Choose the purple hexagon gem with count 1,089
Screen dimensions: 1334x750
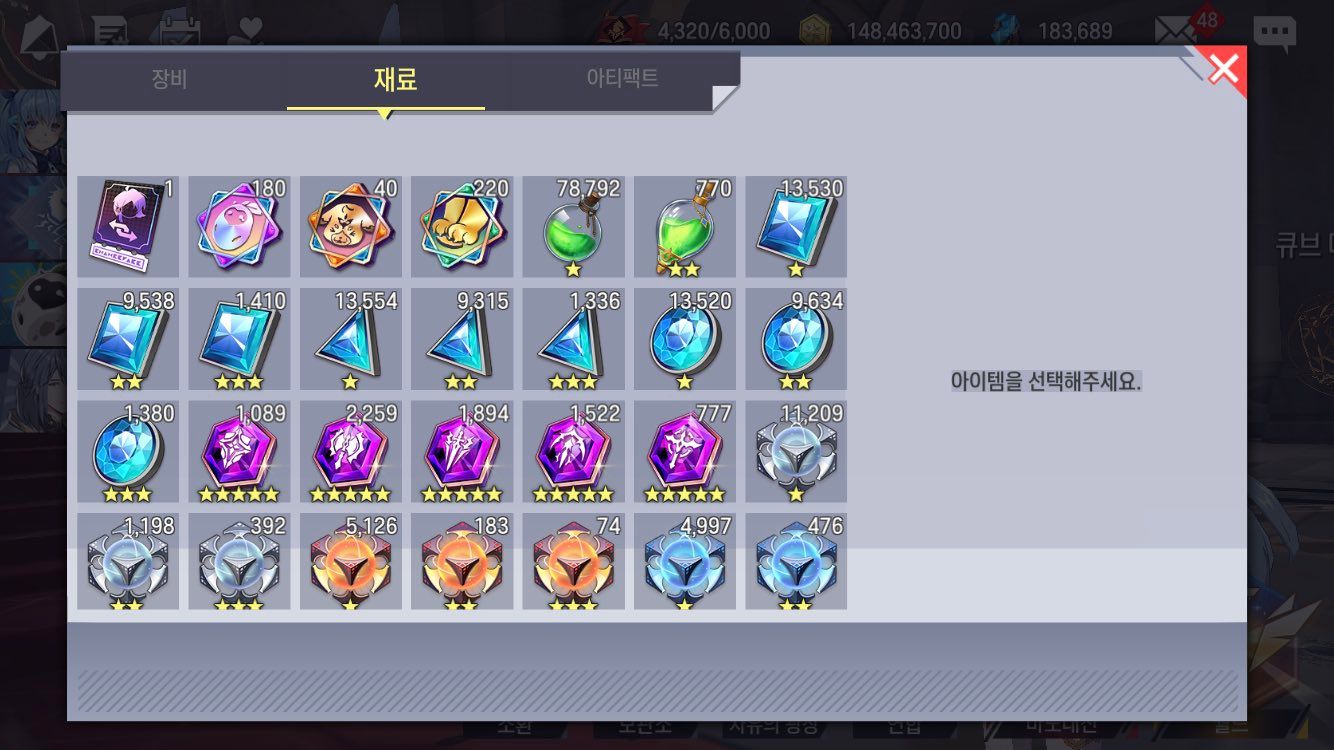[239, 451]
